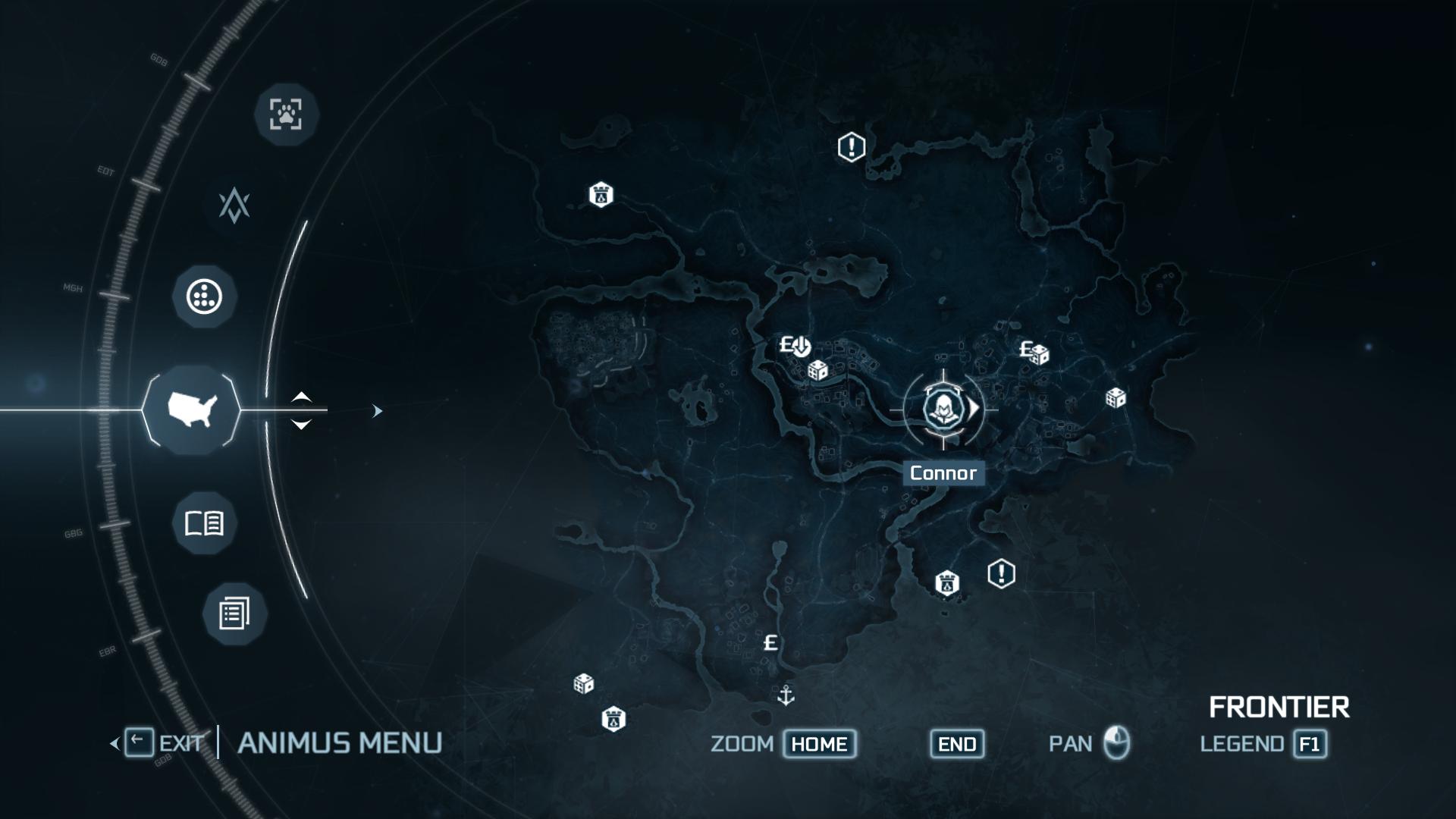Select the pound marker with the down arrow

[795, 347]
